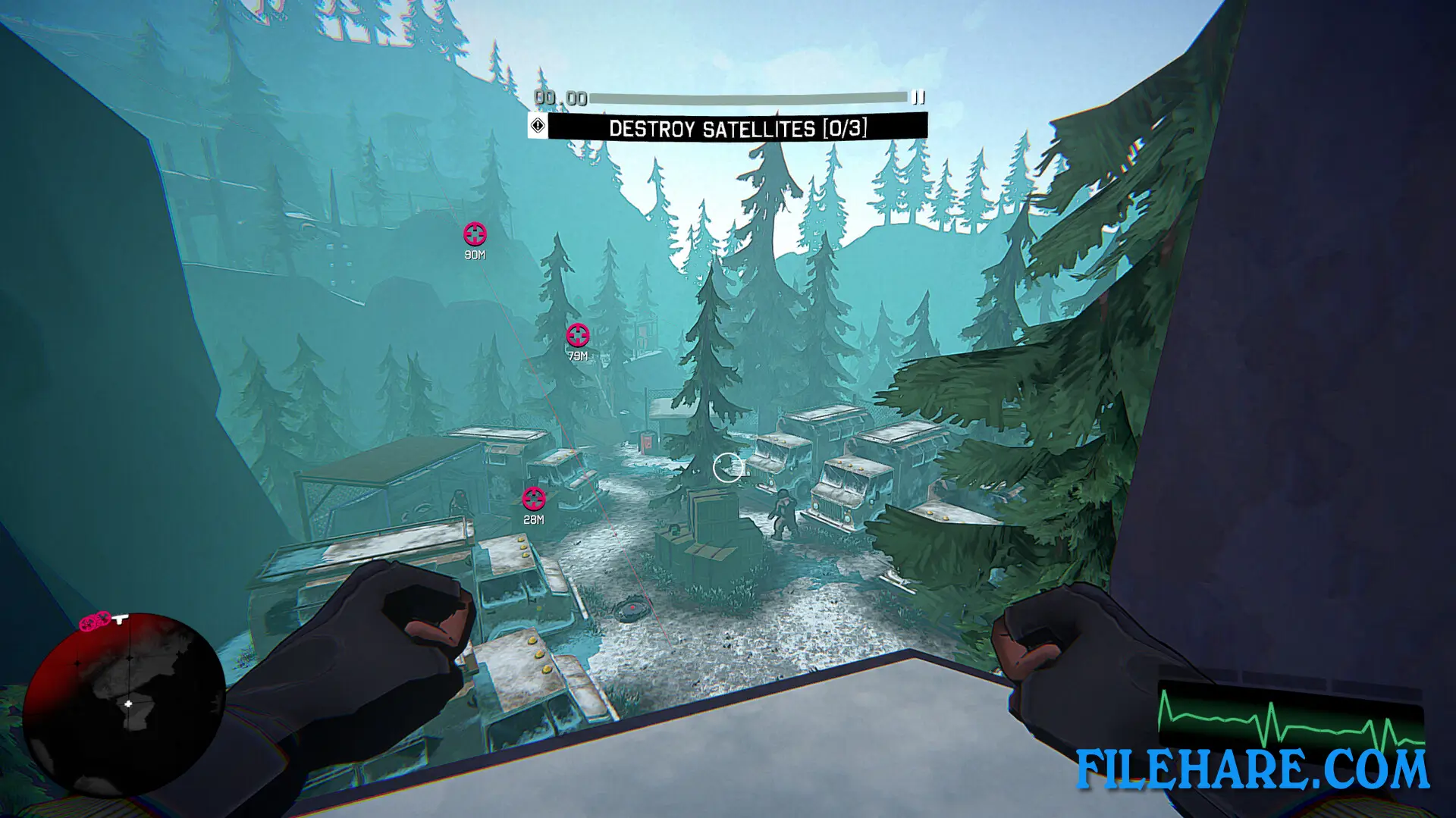
Task: Select the white objective cross on the minimap
Action: click(128, 703)
